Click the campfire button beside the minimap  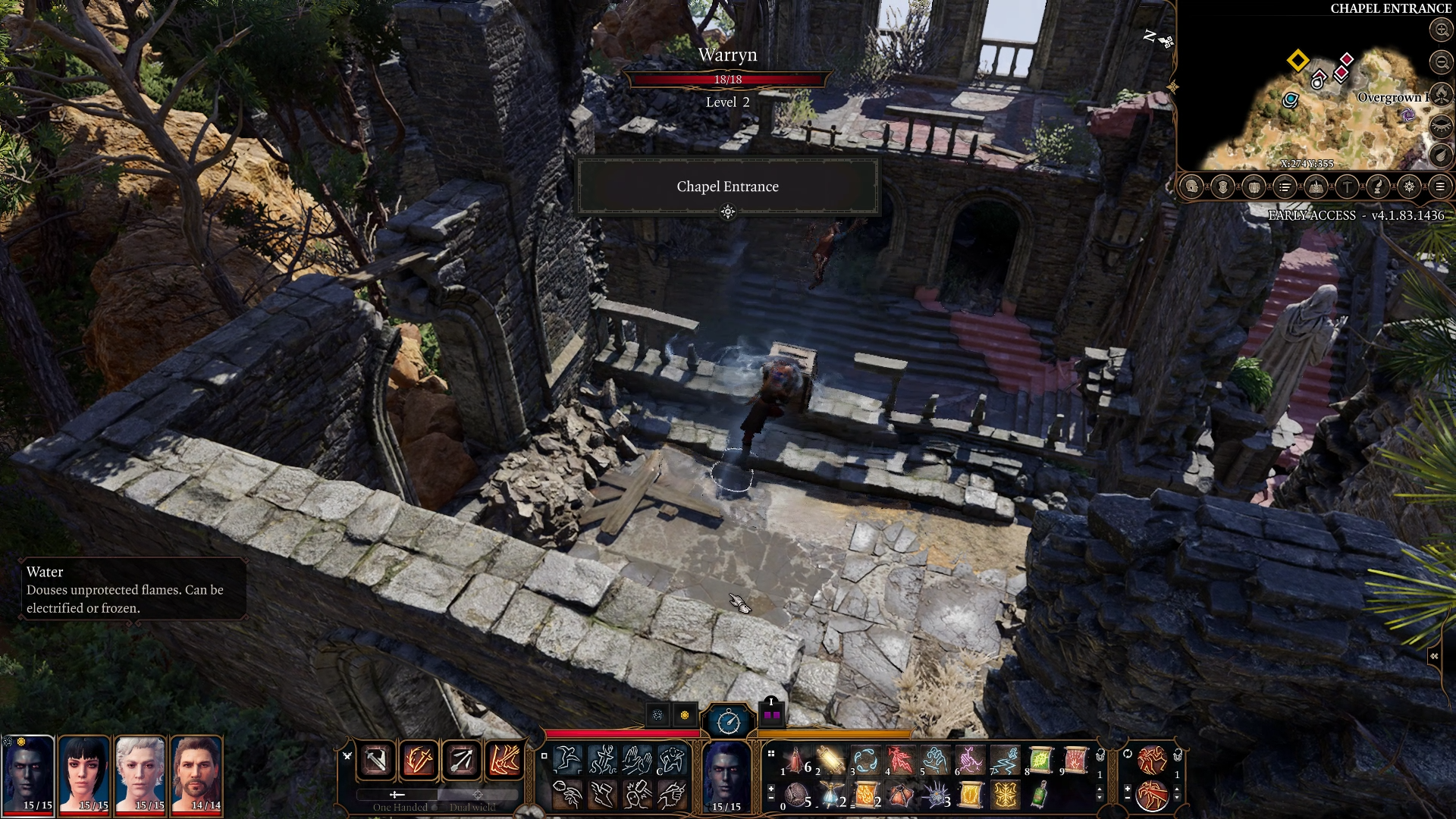click(1441, 94)
